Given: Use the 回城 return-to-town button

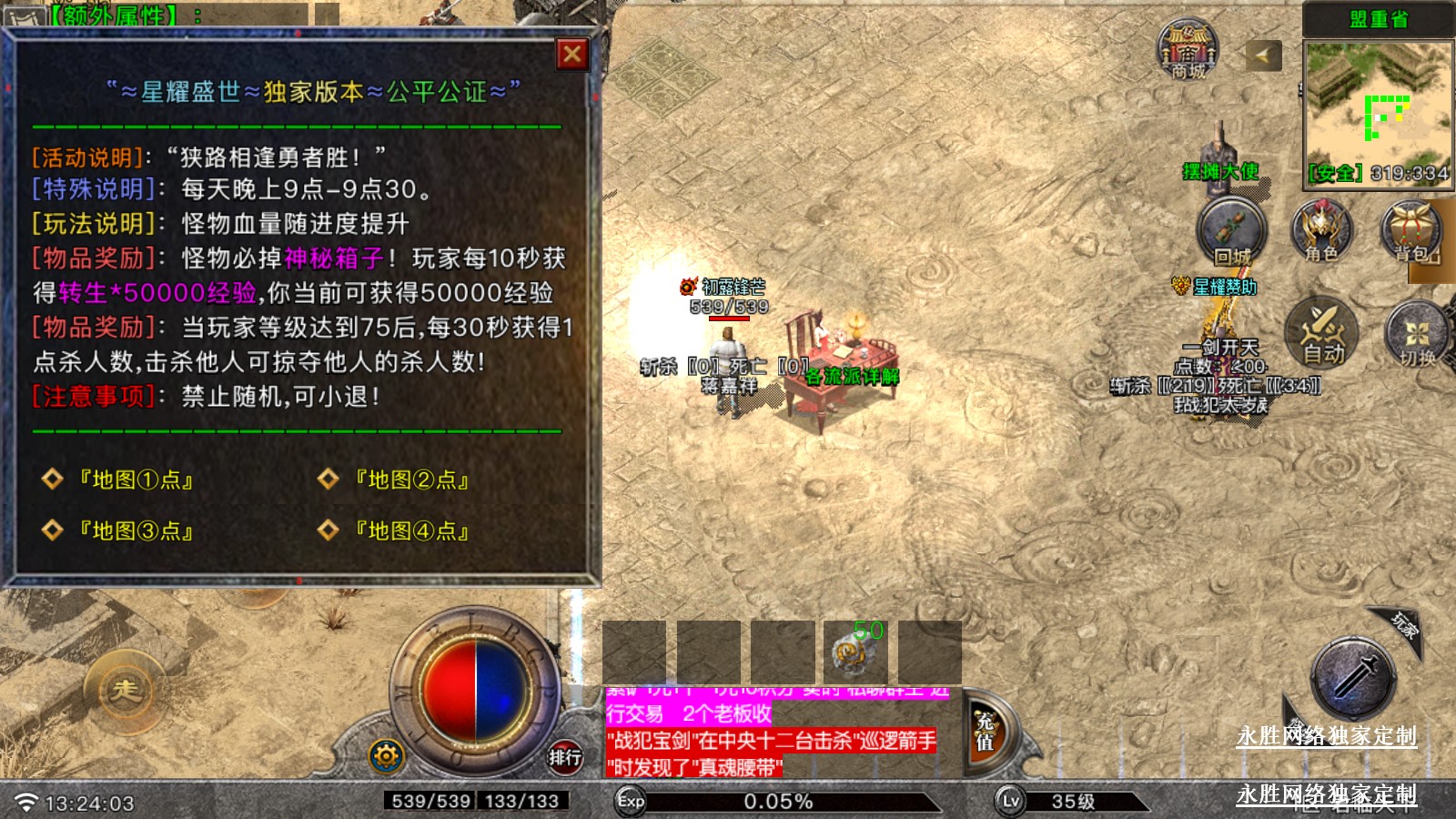Looking at the screenshot, I should tap(1231, 232).
